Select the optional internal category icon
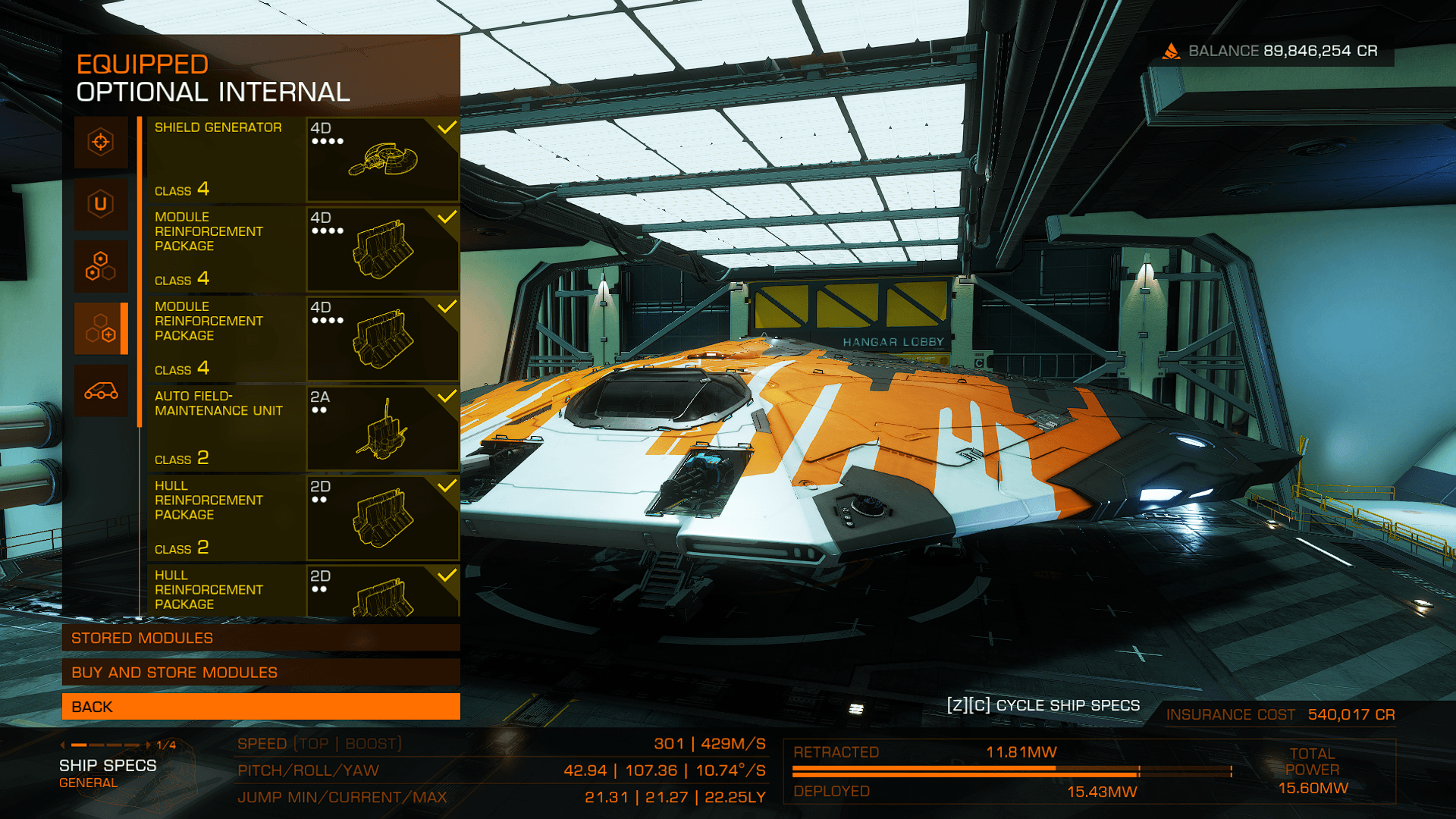 [x=101, y=328]
